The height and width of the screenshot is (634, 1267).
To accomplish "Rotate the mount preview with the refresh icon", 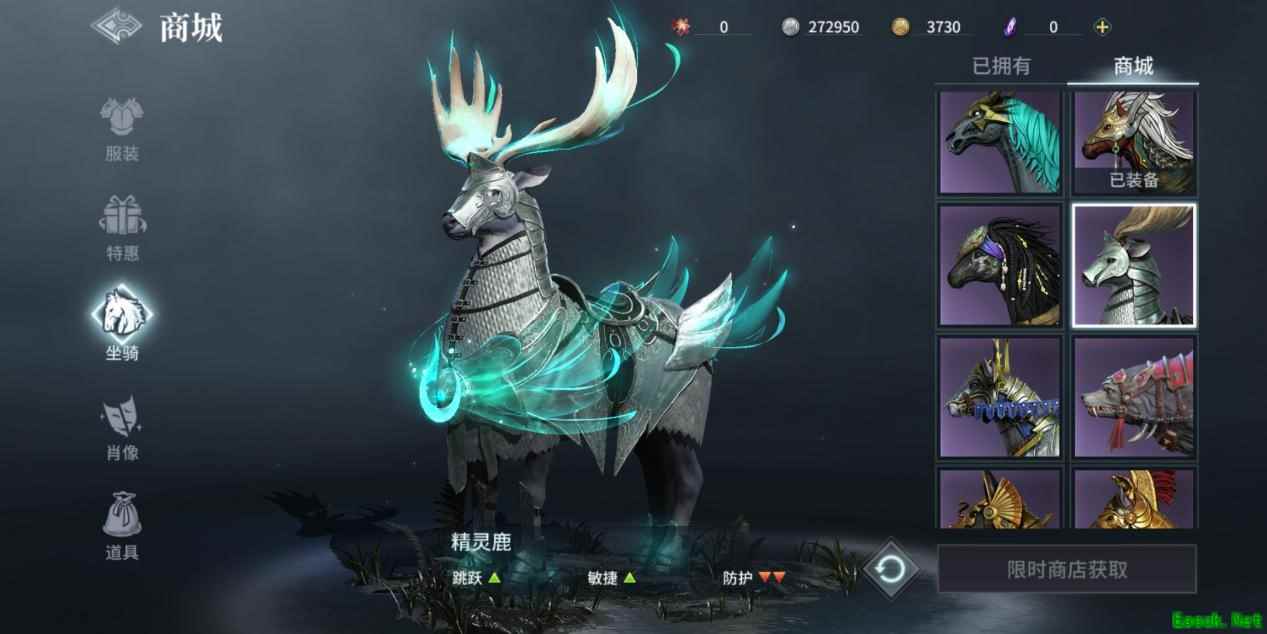I will pos(890,569).
